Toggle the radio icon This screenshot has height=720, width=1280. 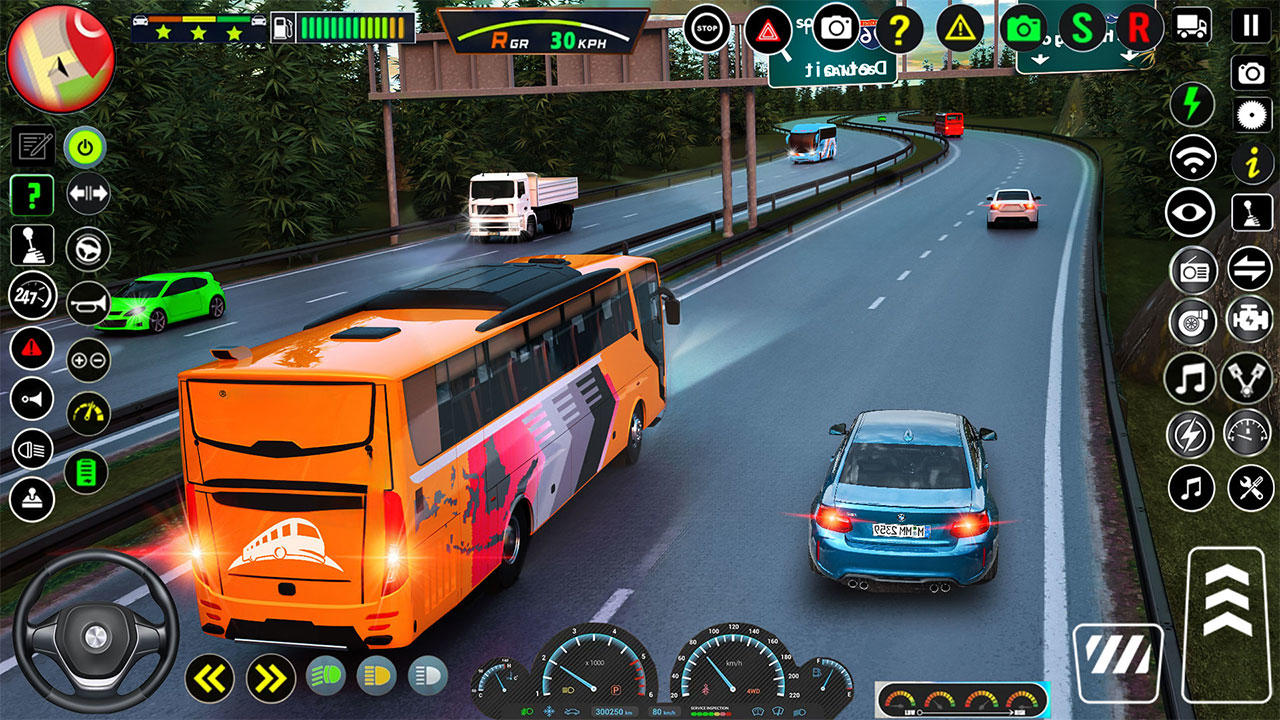click(x=1193, y=269)
